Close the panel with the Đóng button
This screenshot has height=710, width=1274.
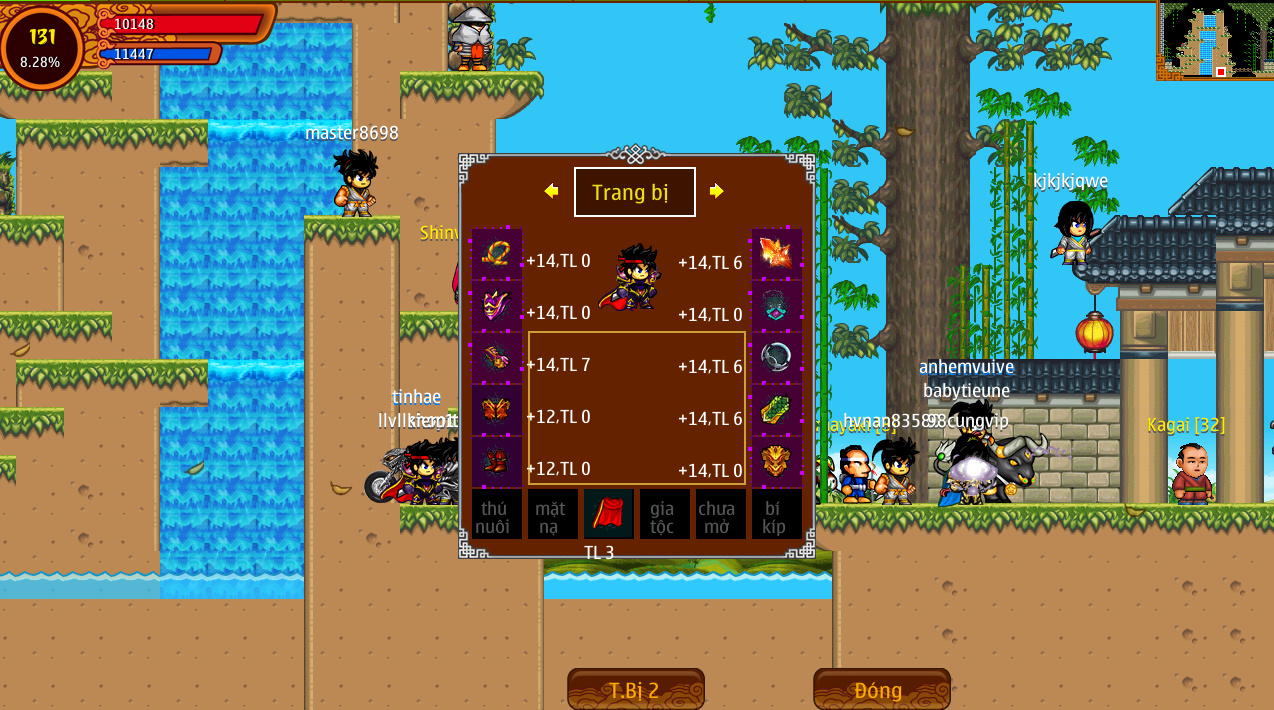pos(881,690)
